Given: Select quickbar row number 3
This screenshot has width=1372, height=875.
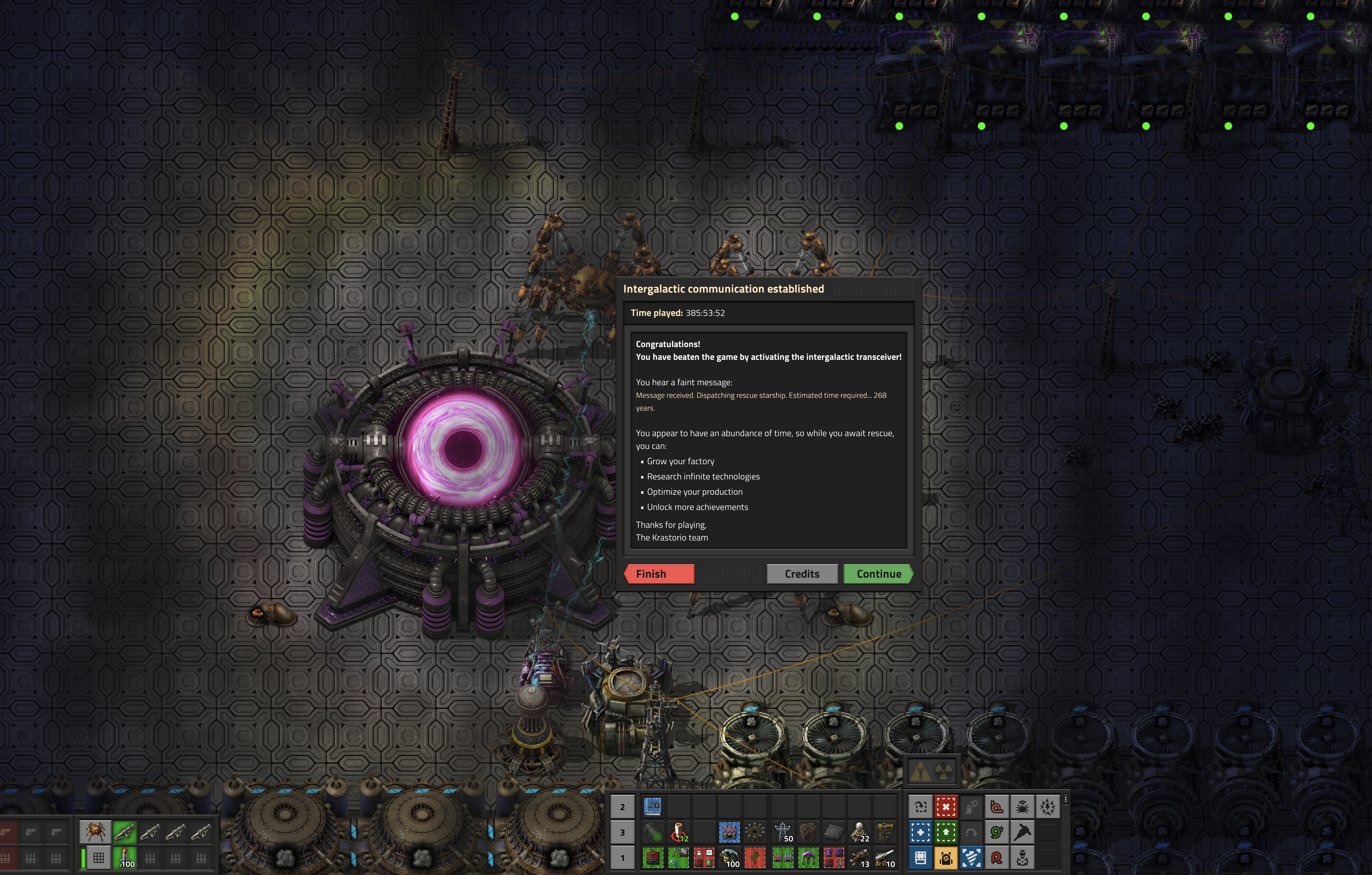Looking at the screenshot, I should 622,832.
